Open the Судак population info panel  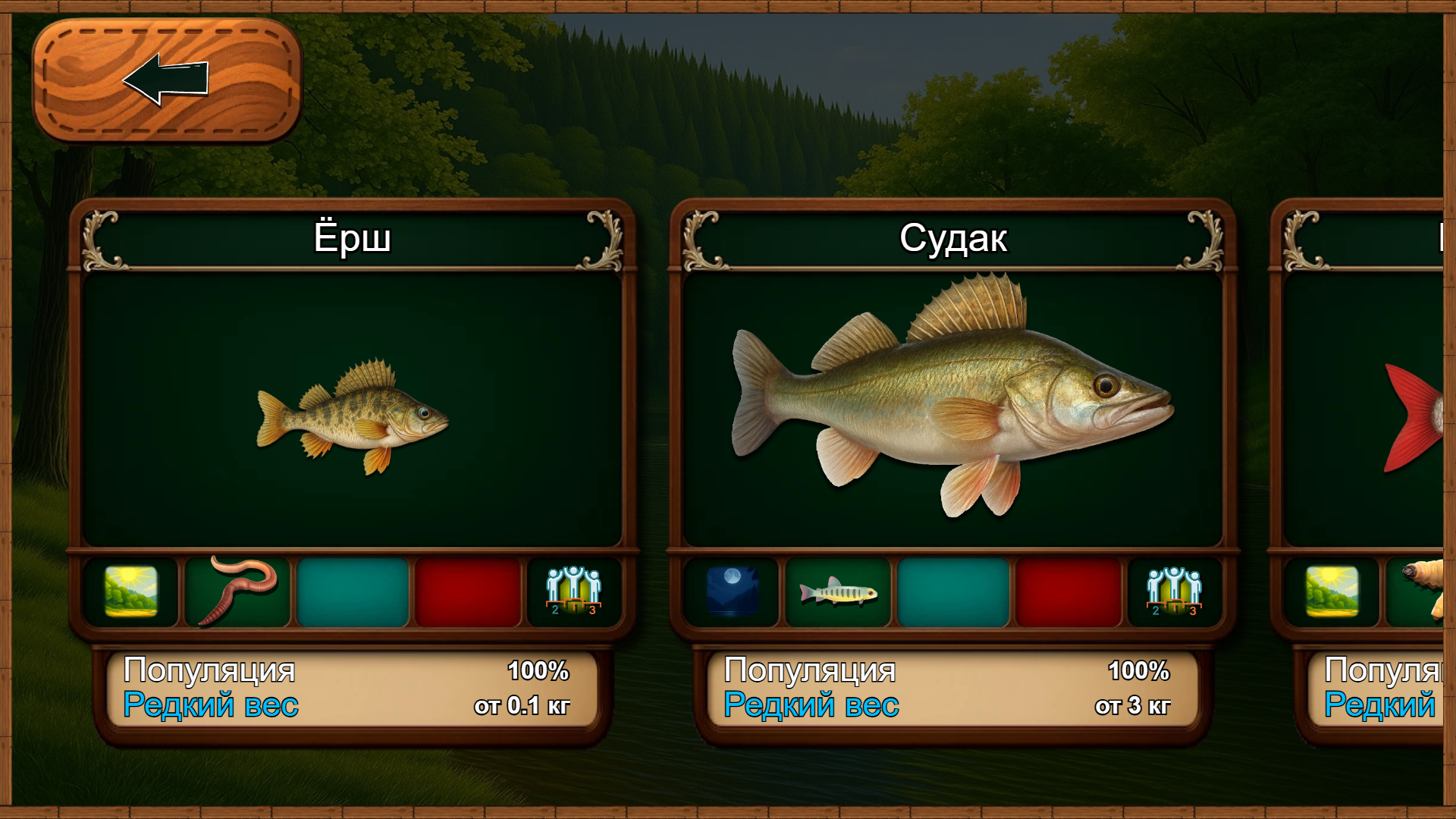pyautogui.click(x=952, y=689)
